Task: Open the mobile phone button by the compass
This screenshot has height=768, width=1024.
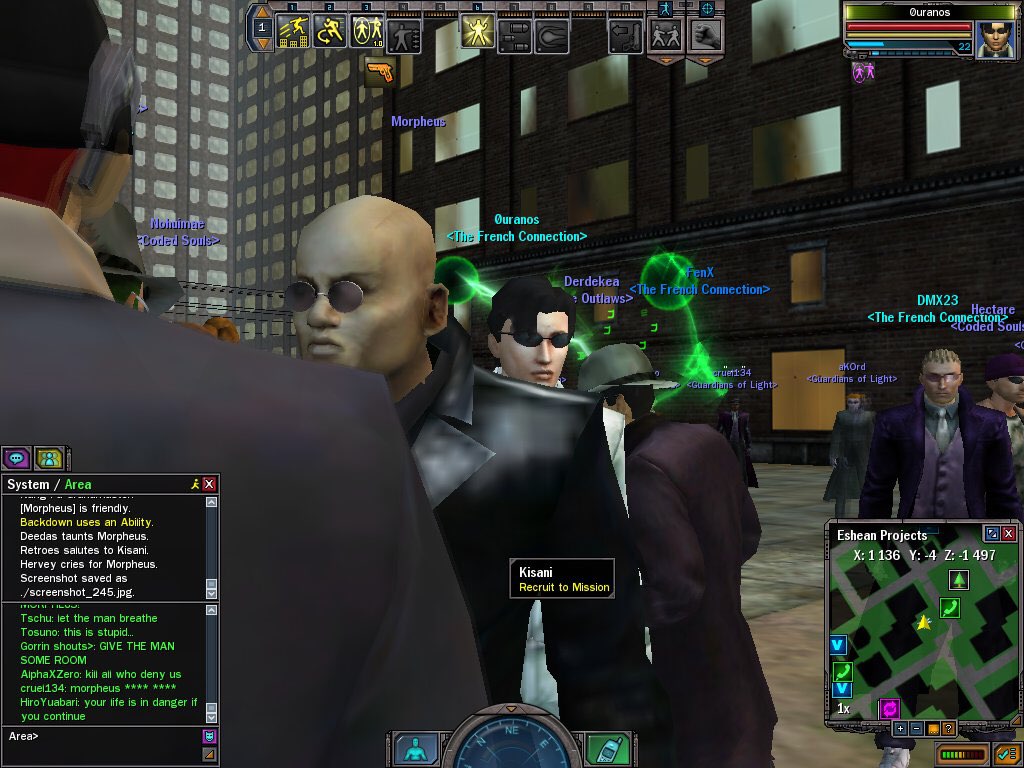Action: point(600,748)
